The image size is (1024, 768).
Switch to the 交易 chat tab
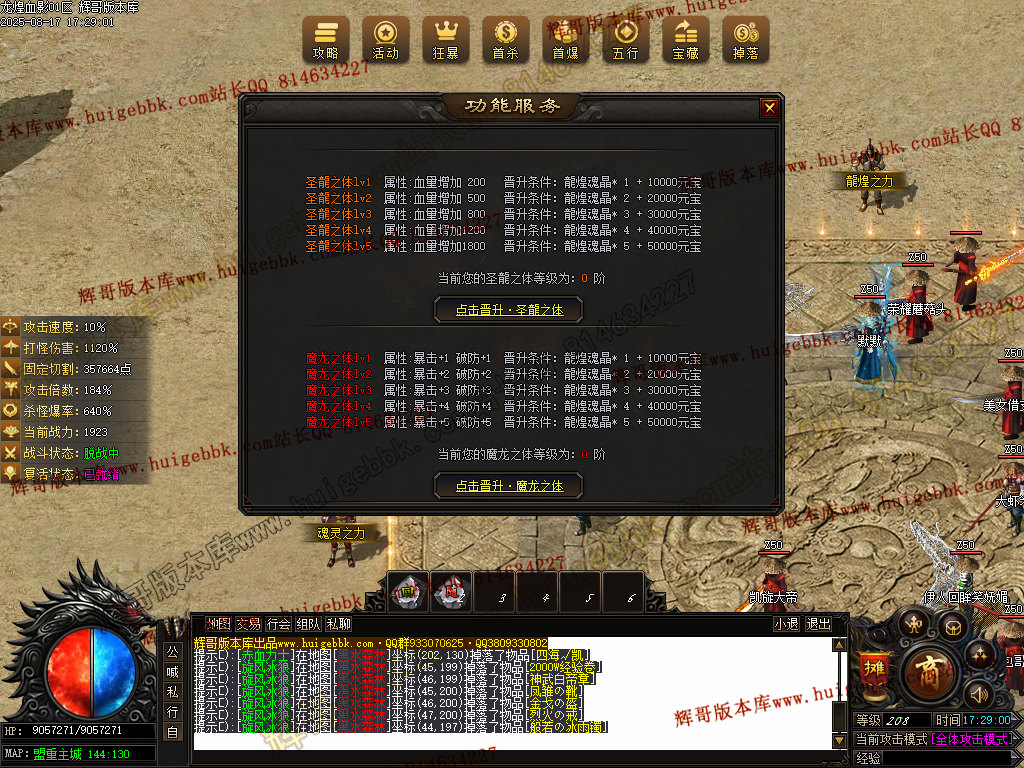[248, 624]
